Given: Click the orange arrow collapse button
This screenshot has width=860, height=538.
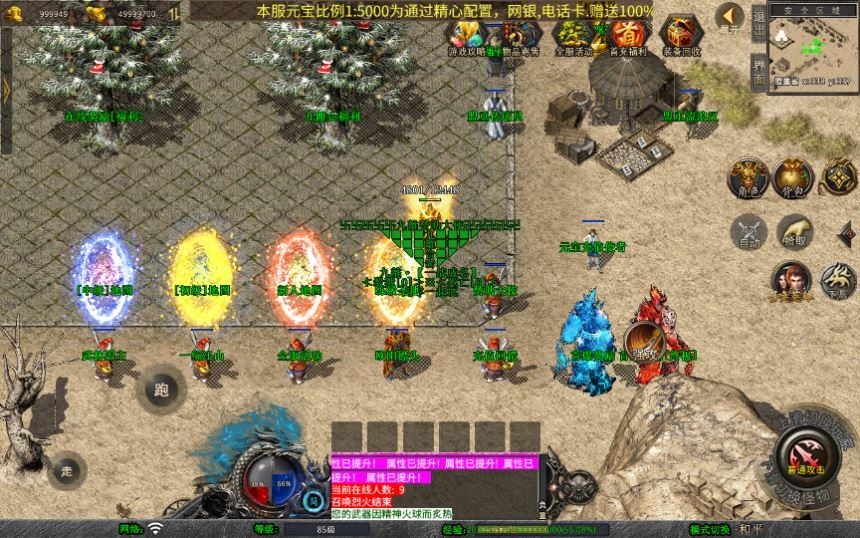Looking at the screenshot, I should coord(731,17).
